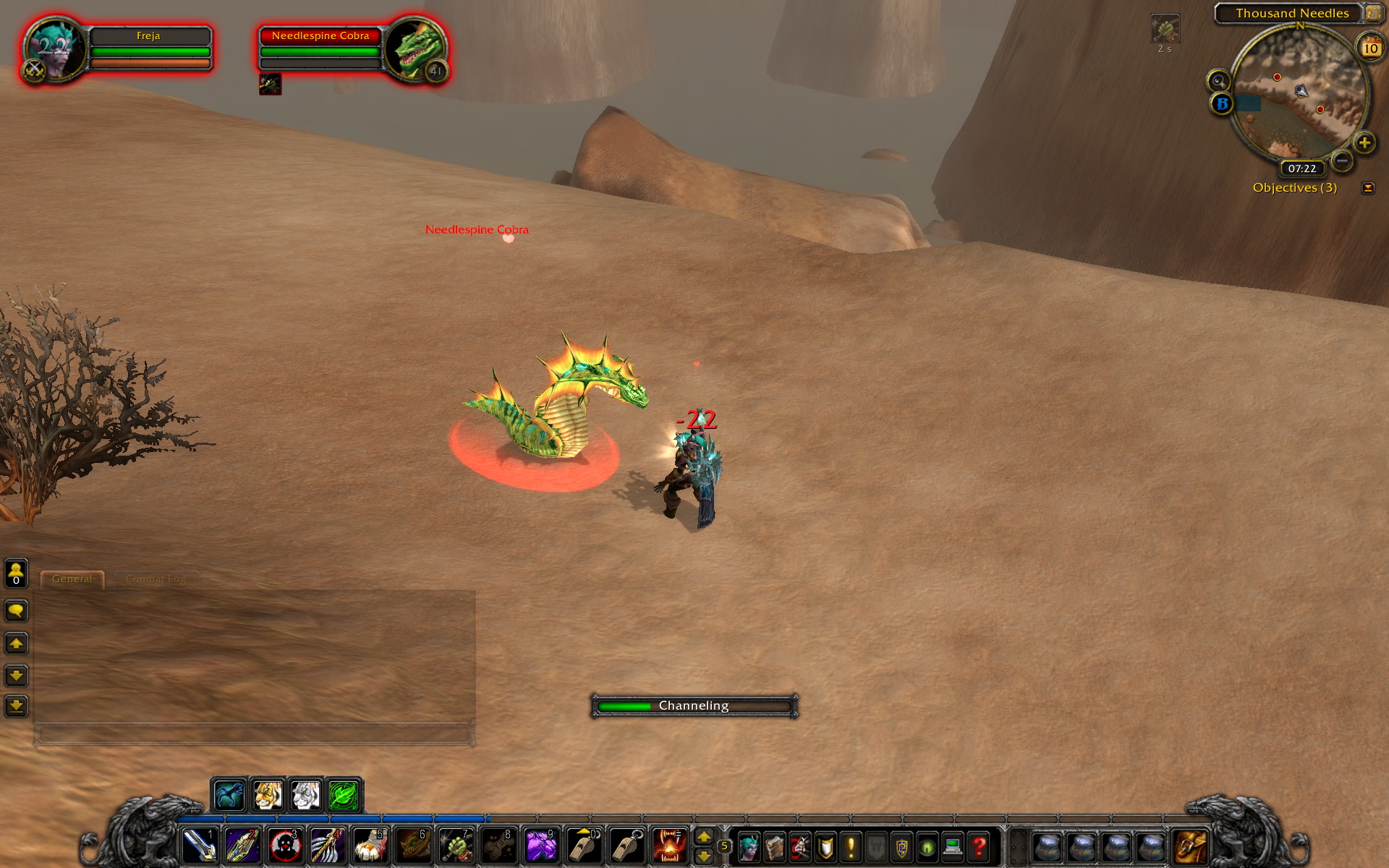Zoom in the minimap with the plus button
This screenshot has height=868, width=1389.
(x=1364, y=142)
